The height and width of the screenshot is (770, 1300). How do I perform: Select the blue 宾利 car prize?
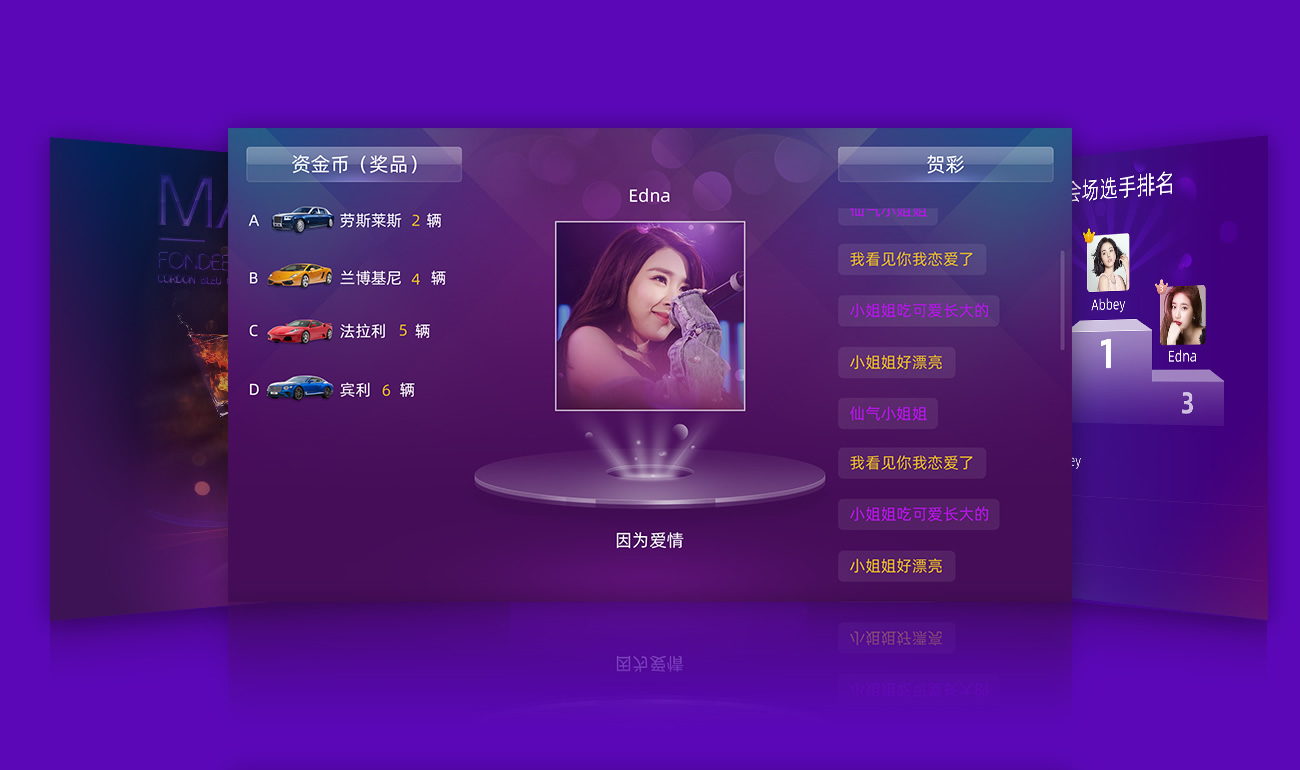click(300, 389)
